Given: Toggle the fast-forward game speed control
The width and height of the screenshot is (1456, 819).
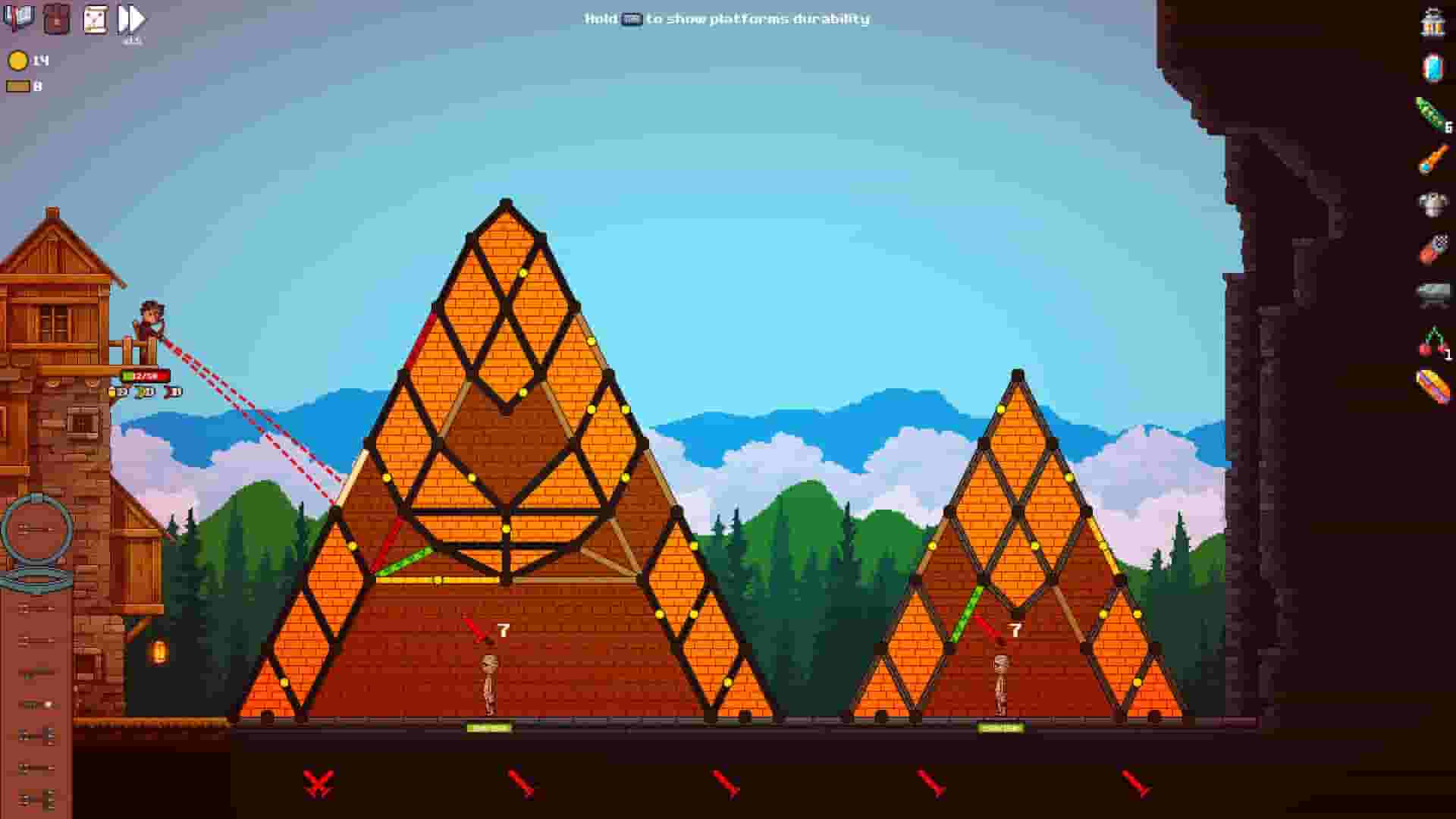Looking at the screenshot, I should (130, 17).
